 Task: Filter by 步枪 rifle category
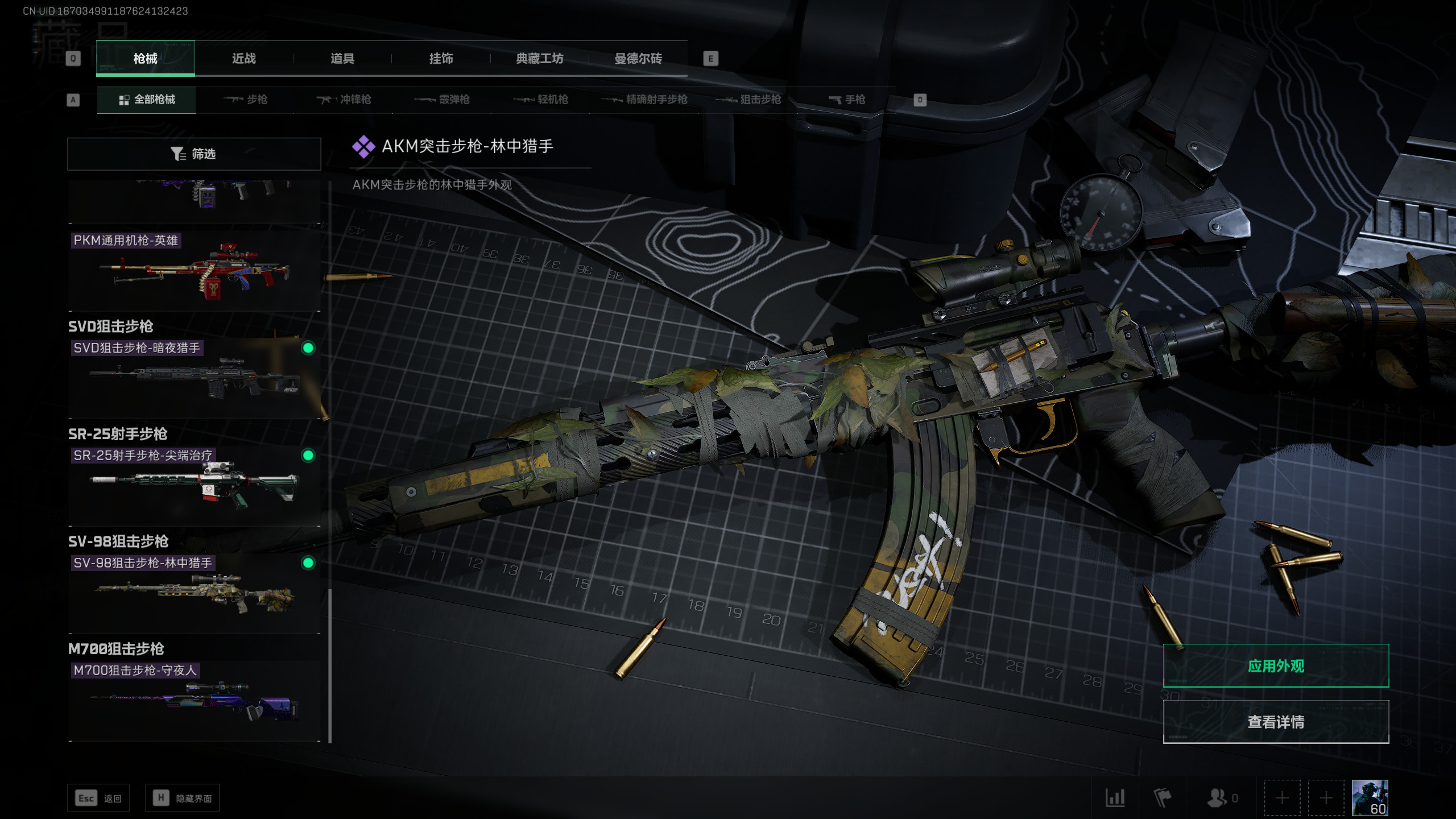click(x=246, y=100)
